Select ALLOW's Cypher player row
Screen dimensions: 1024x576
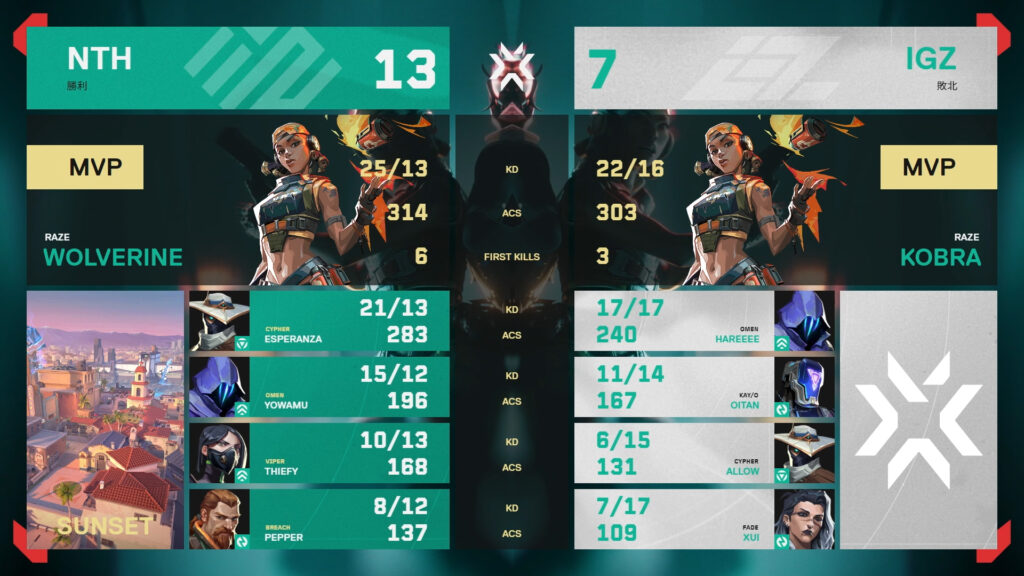pyautogui.click(x=704, y=453)
